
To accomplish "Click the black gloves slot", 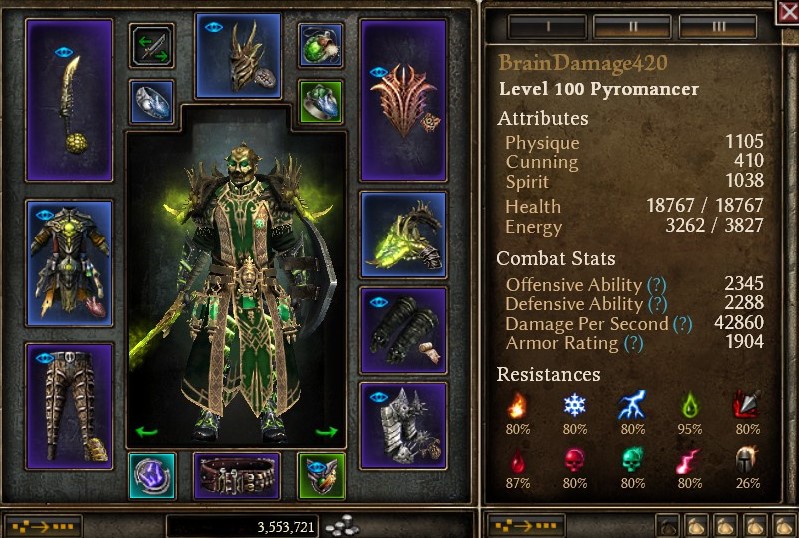I will (x=403, y=327).
